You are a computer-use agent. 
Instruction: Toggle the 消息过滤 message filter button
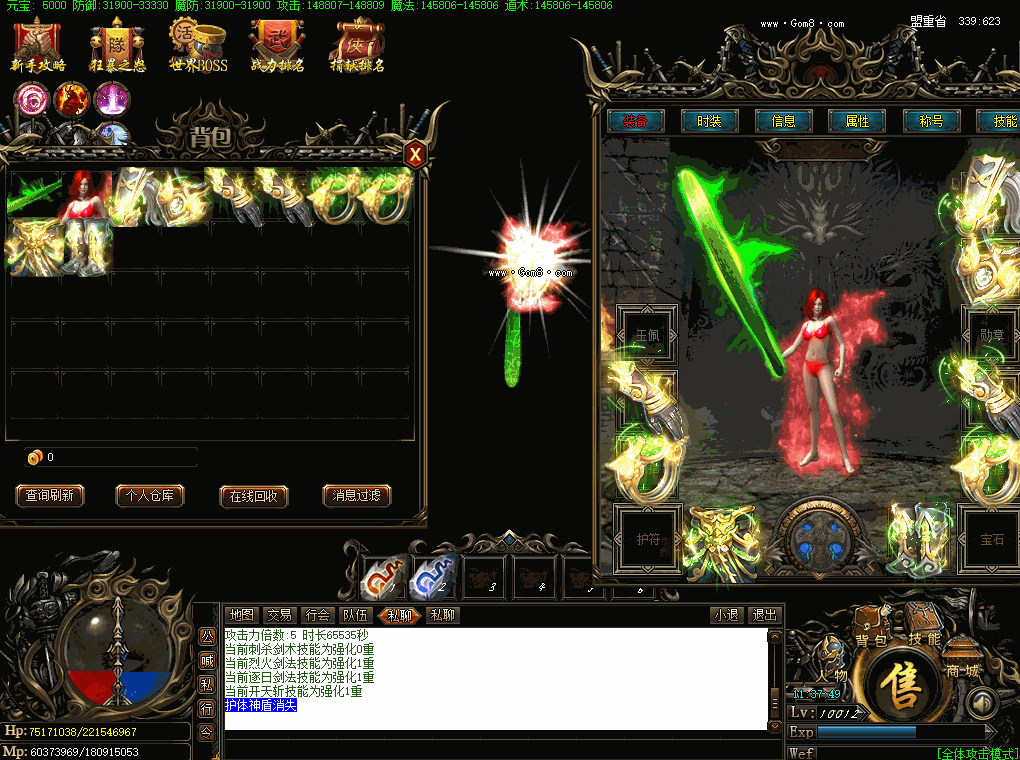357,496
